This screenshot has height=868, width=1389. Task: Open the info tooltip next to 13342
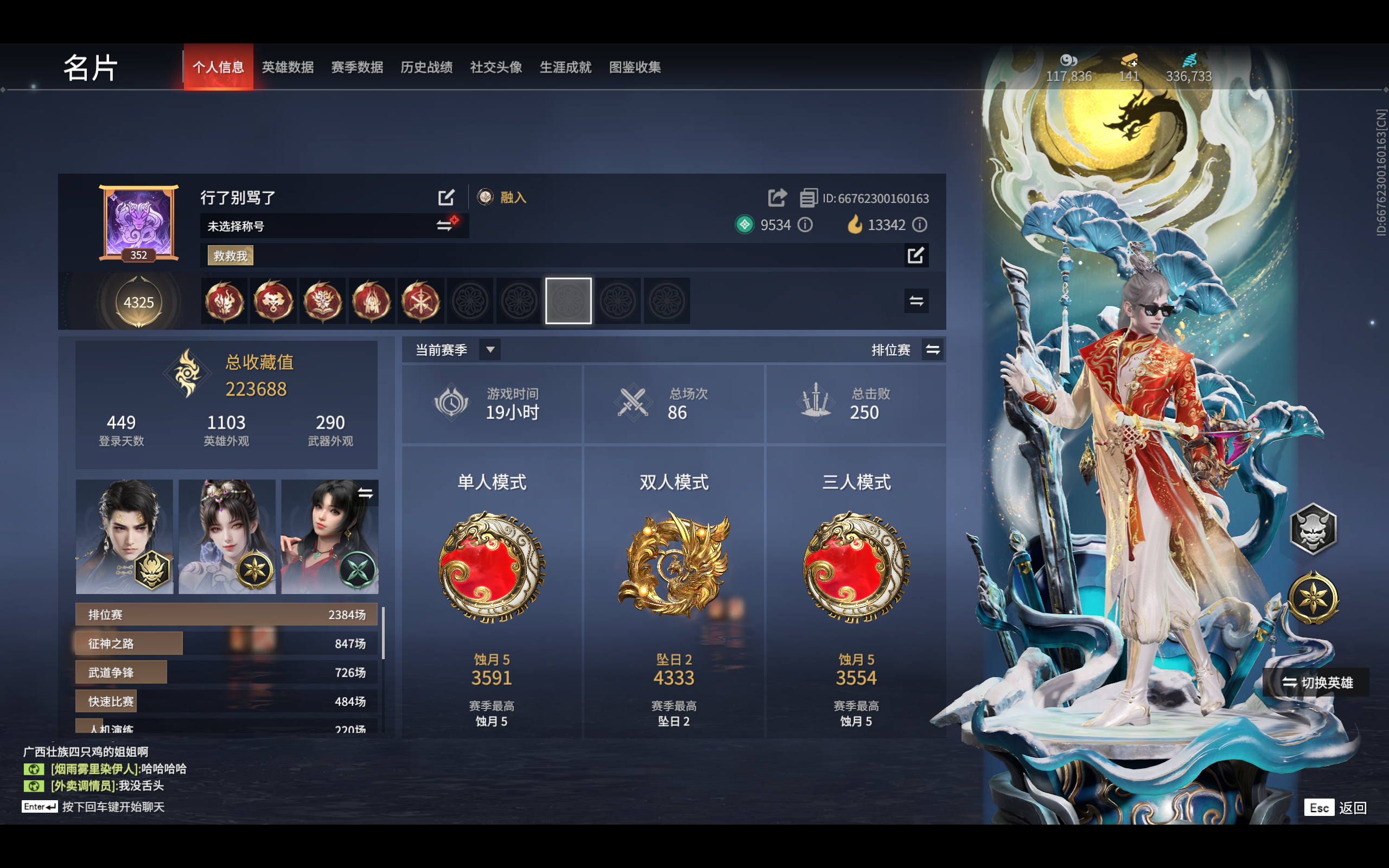pos(921,225)
